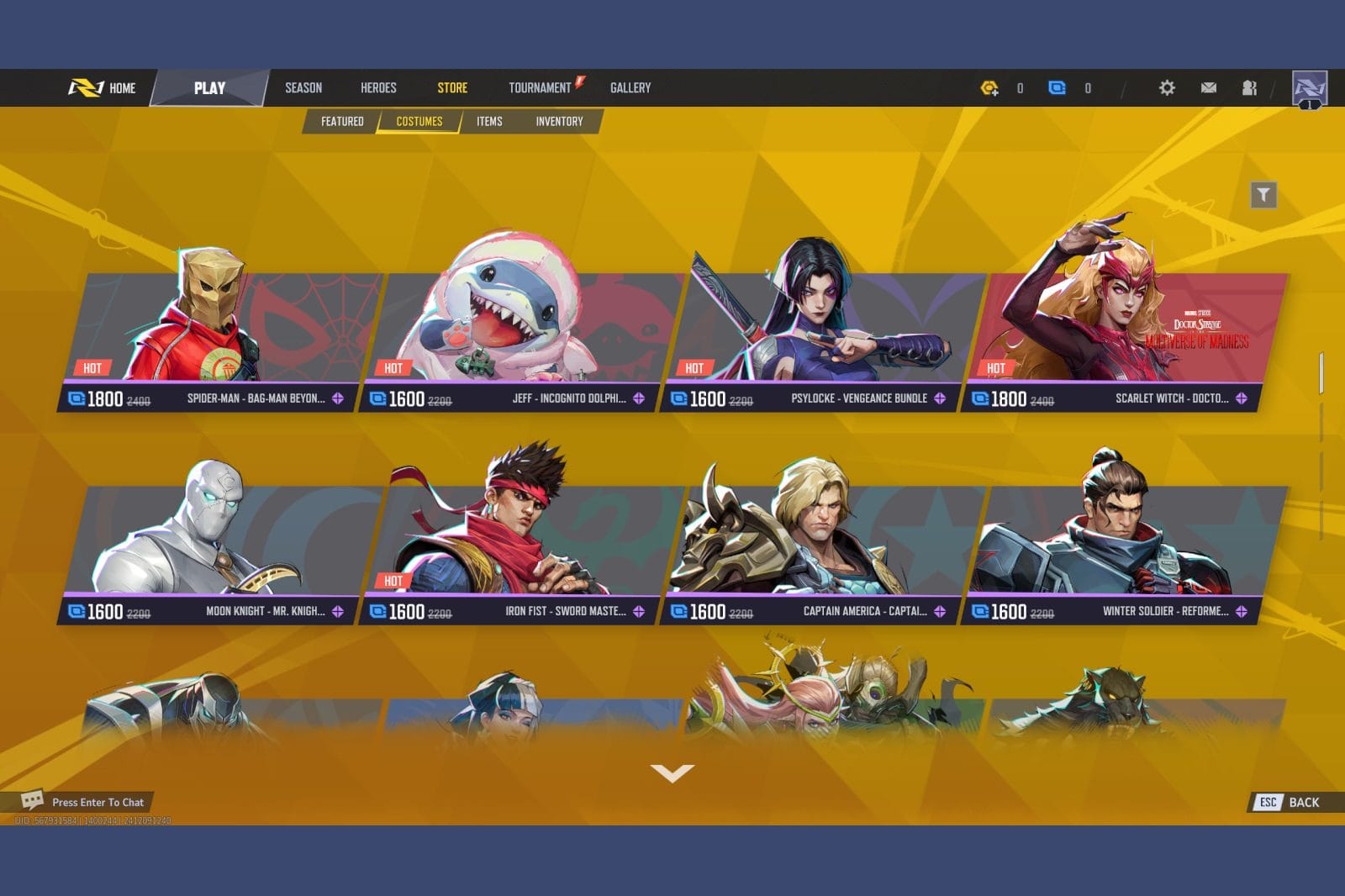Open the Tournament menu
1345x896 pixels.
pyautogui.click(x=540, y=87)
